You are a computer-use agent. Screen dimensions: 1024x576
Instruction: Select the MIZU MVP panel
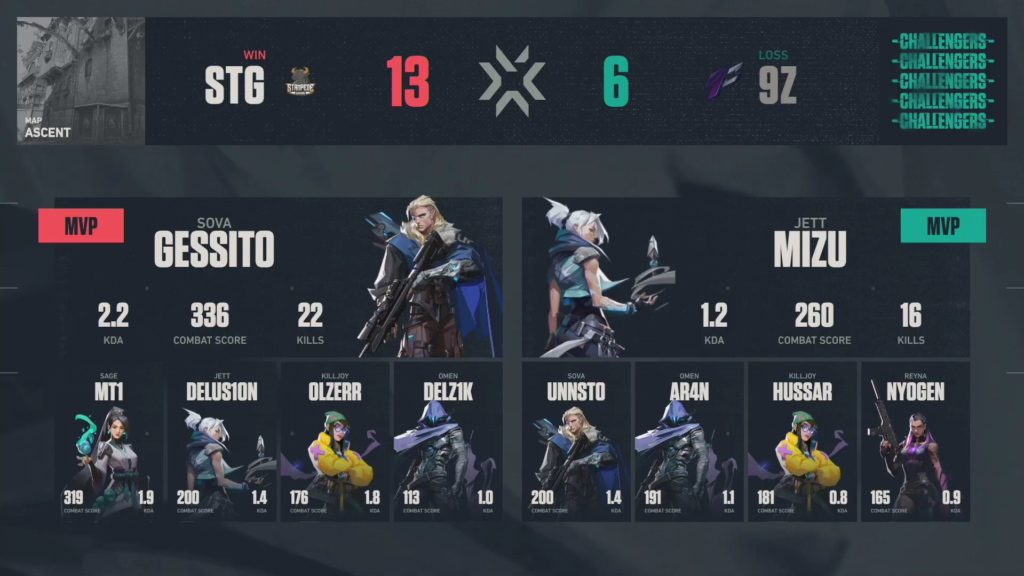tap(745, 277)
